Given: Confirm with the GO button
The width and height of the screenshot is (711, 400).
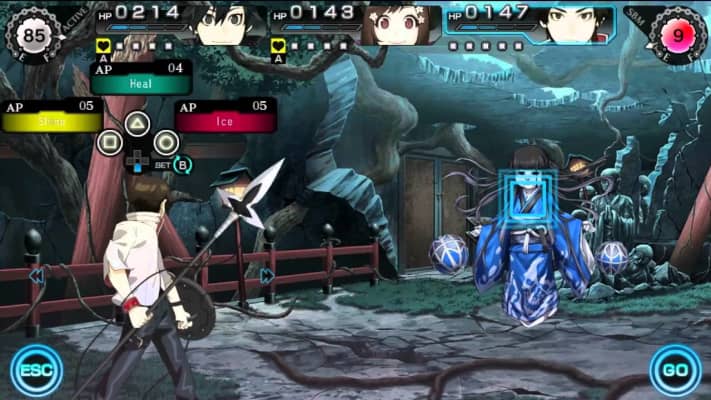Looking at the screenshot, I should click(675, 371).
